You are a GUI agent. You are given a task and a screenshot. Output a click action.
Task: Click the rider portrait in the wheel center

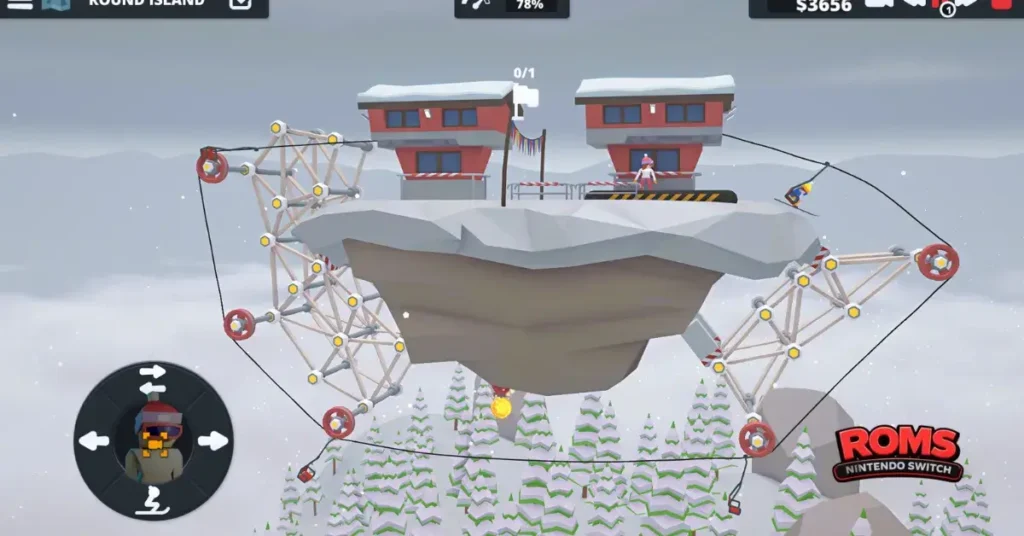coord(153,439)
